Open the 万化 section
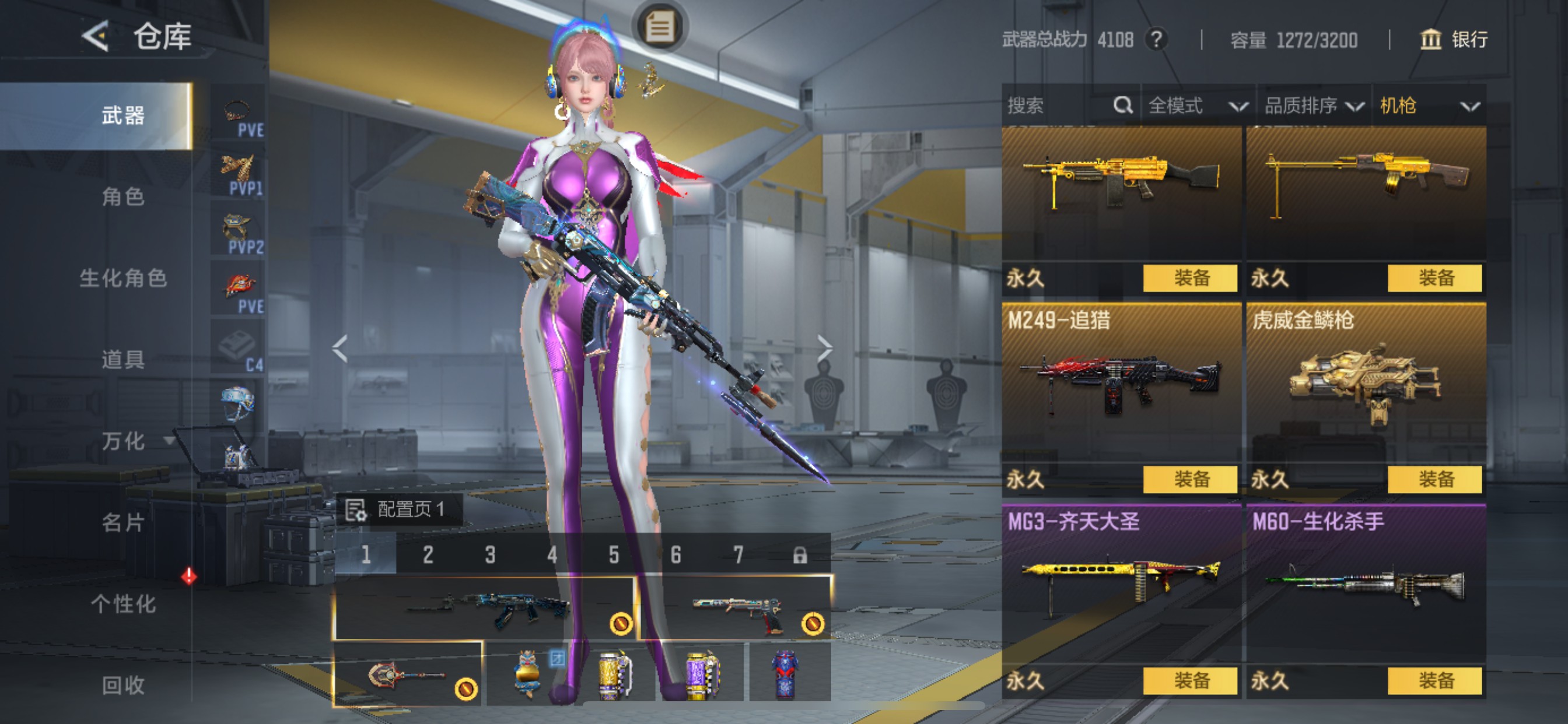 [125, 442]
